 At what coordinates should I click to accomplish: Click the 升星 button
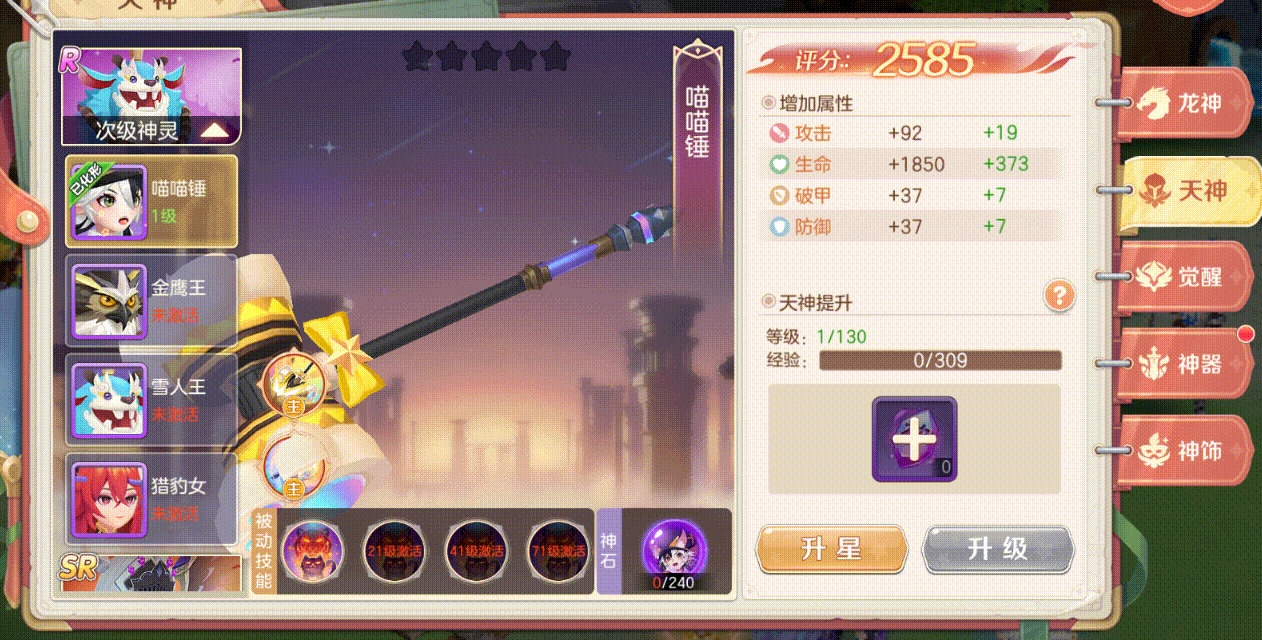tap(831, 548)
